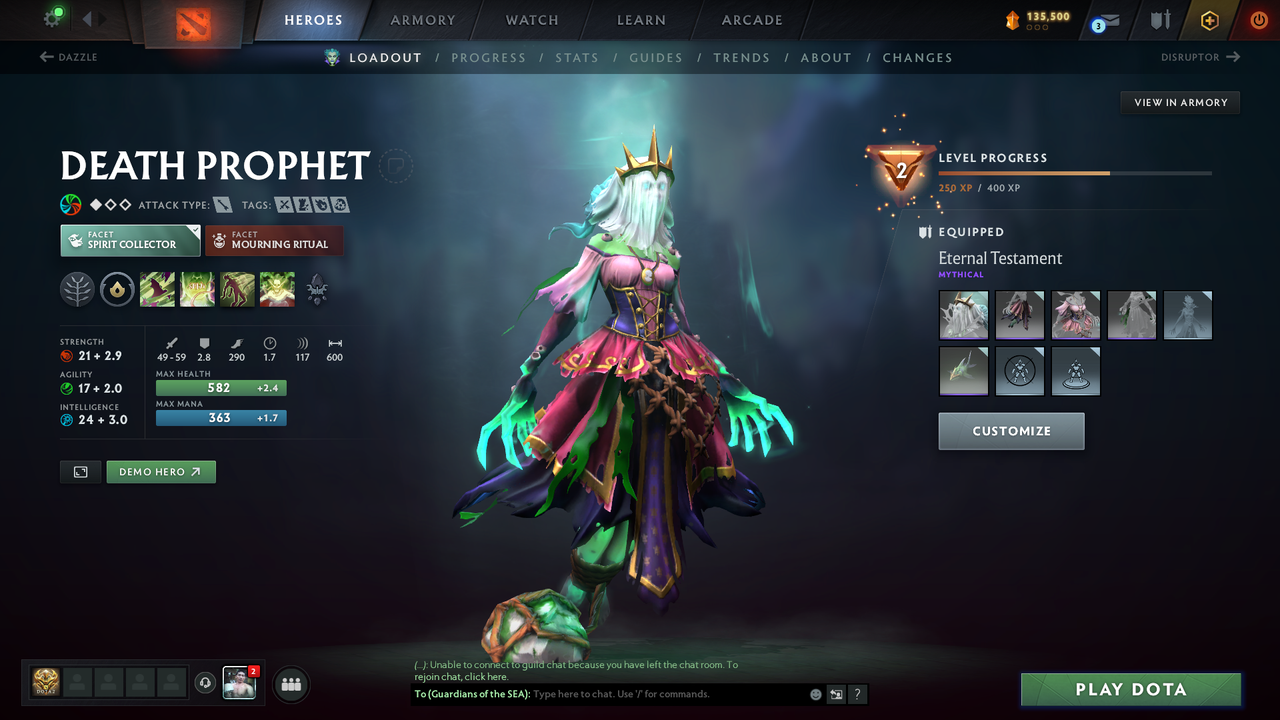Open the mail notifications envelope icon
Viewport: 1280px width, 720px height.
1110,20
